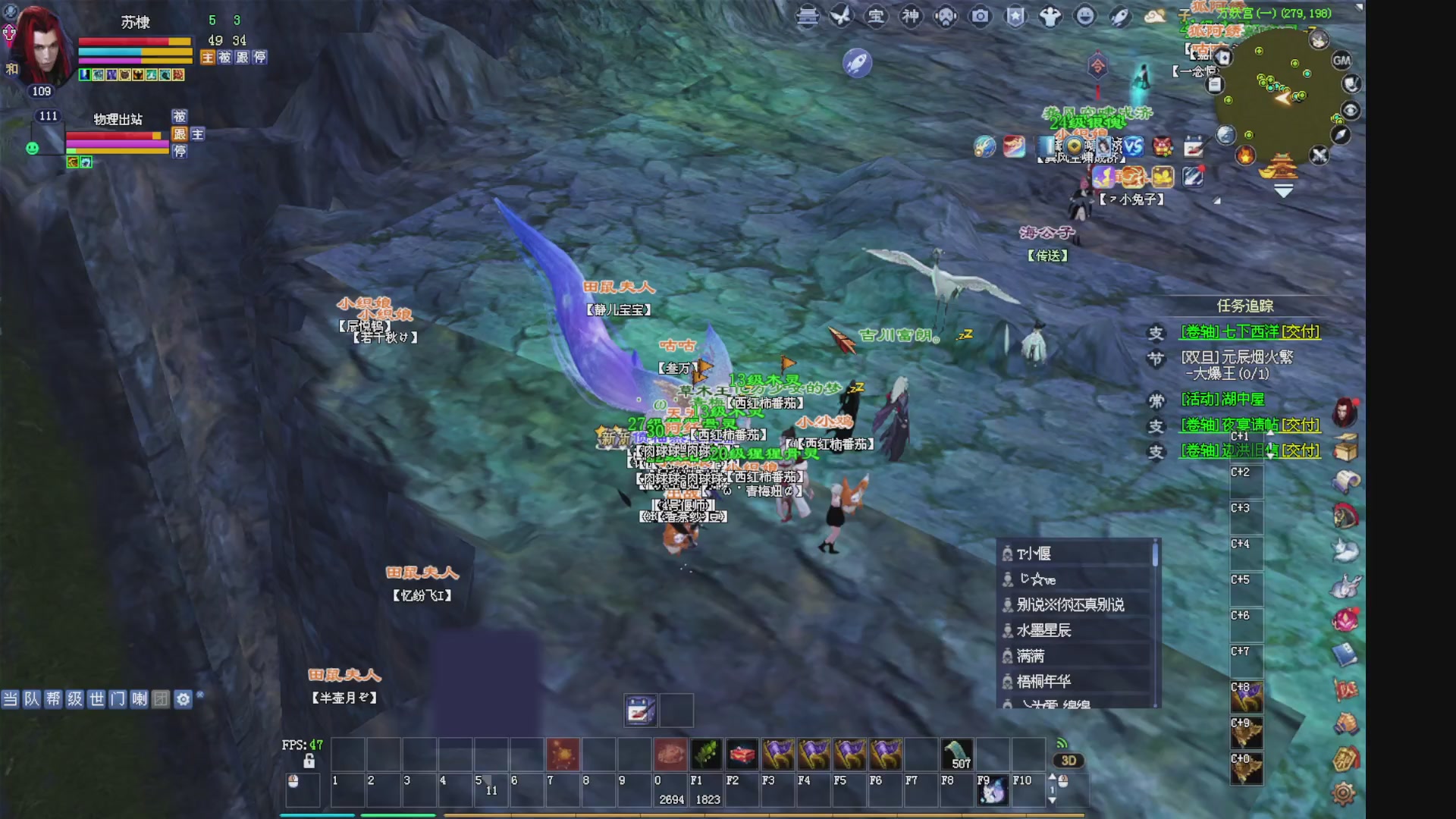Select the butterfly wings icon
Image resolution: width=1456 pixels, height=819 pixels.
(839, 15)
